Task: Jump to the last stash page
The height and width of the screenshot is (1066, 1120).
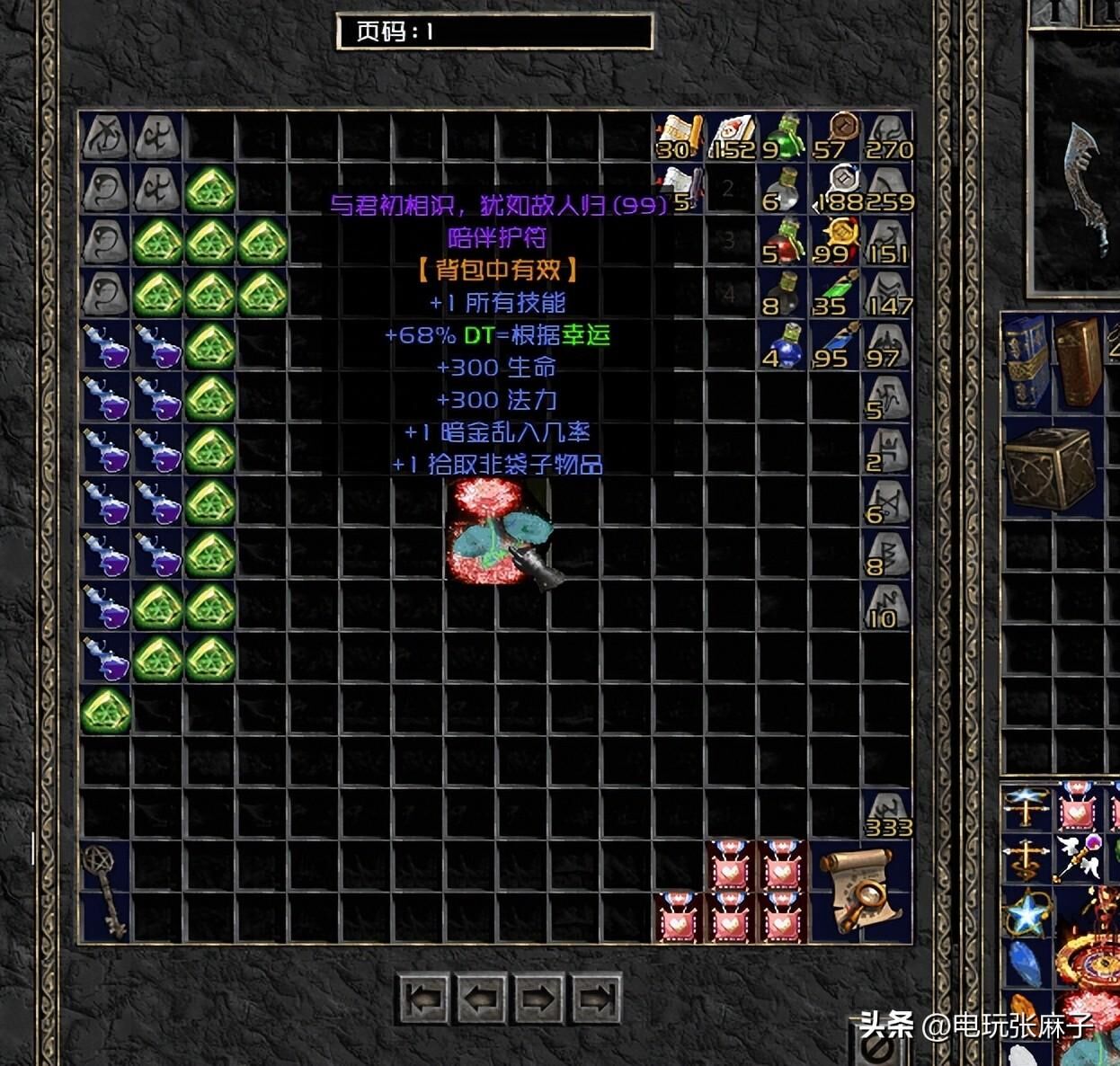Action: click(x=595, y=999)
